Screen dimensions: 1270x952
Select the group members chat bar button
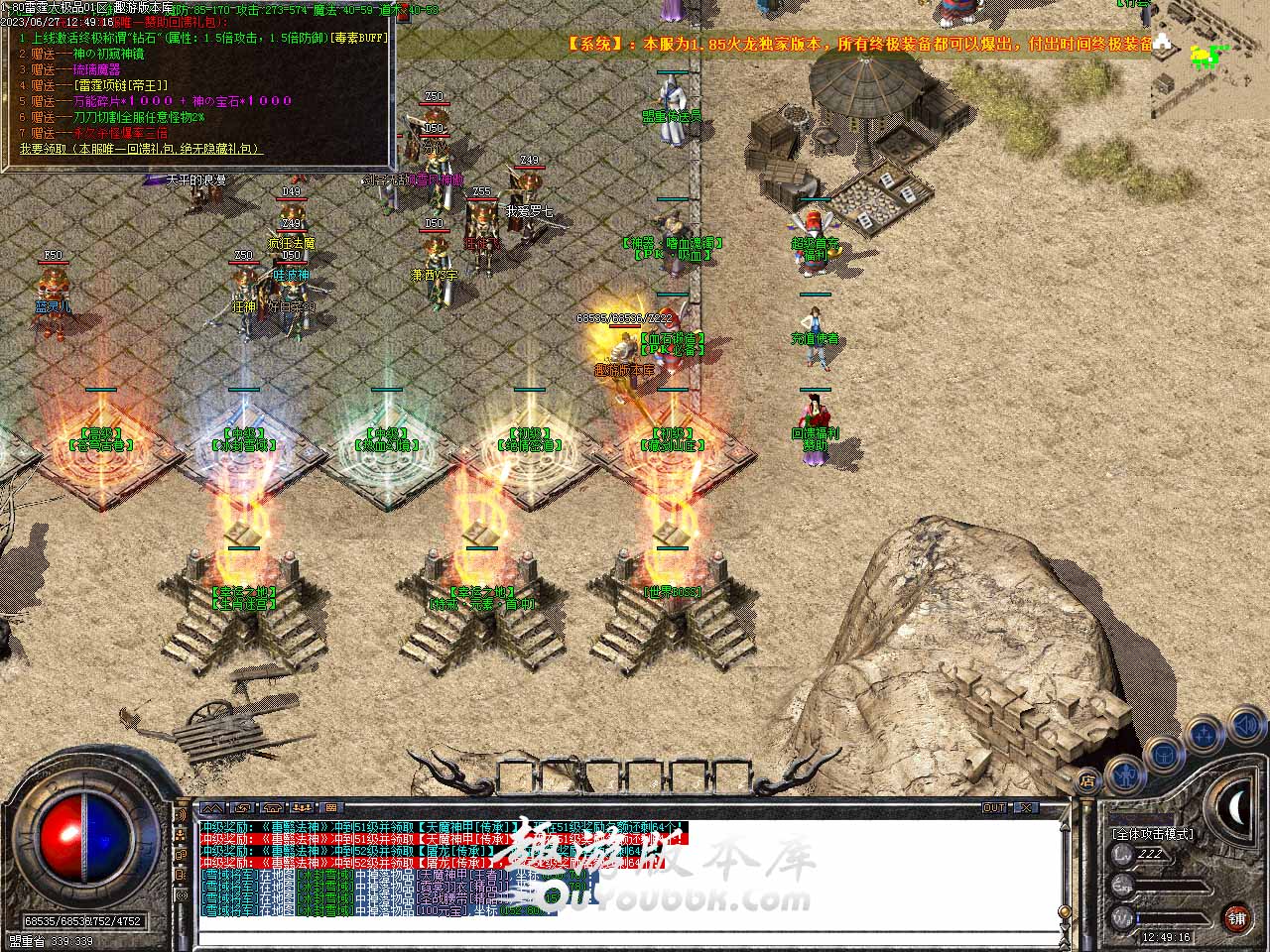coord(302,808)
